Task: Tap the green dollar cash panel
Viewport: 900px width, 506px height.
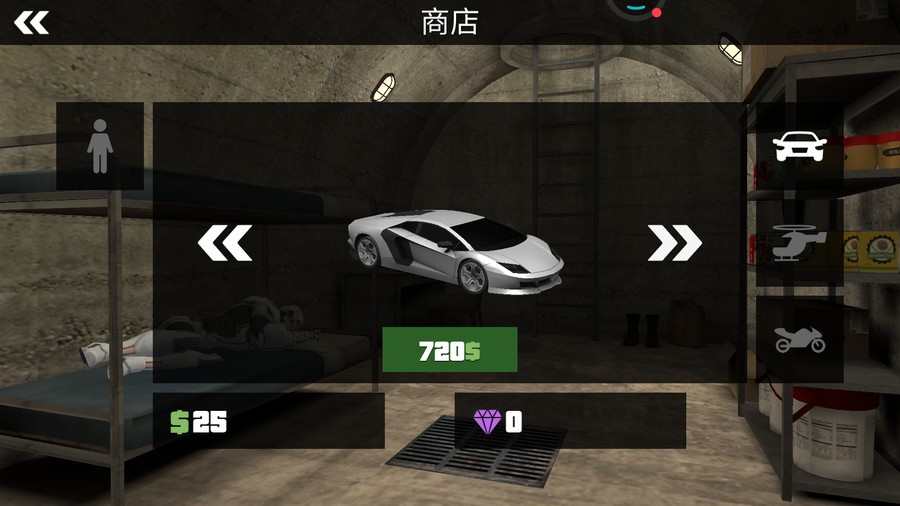Action: click(268, 421)
